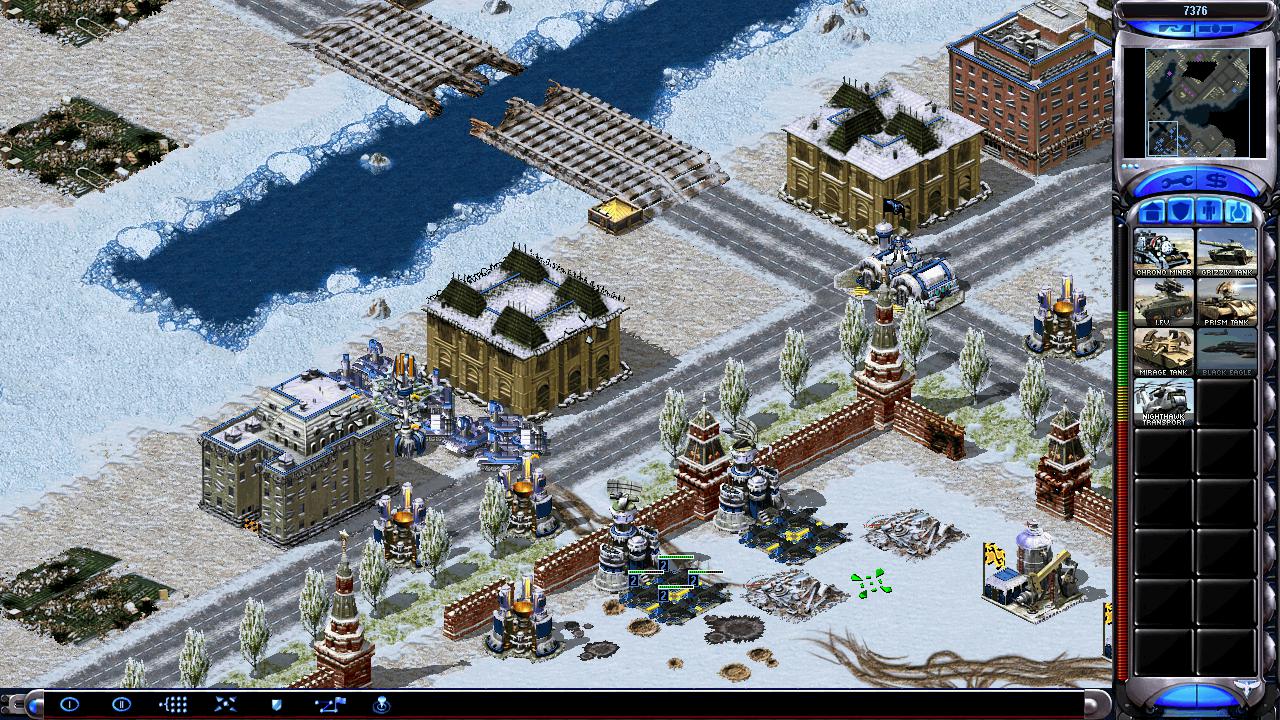Image resolution: width=1280 pixels, height=720 pixels.
Task: Queue a Chrono Miner for production
Action: (1163, 252)
